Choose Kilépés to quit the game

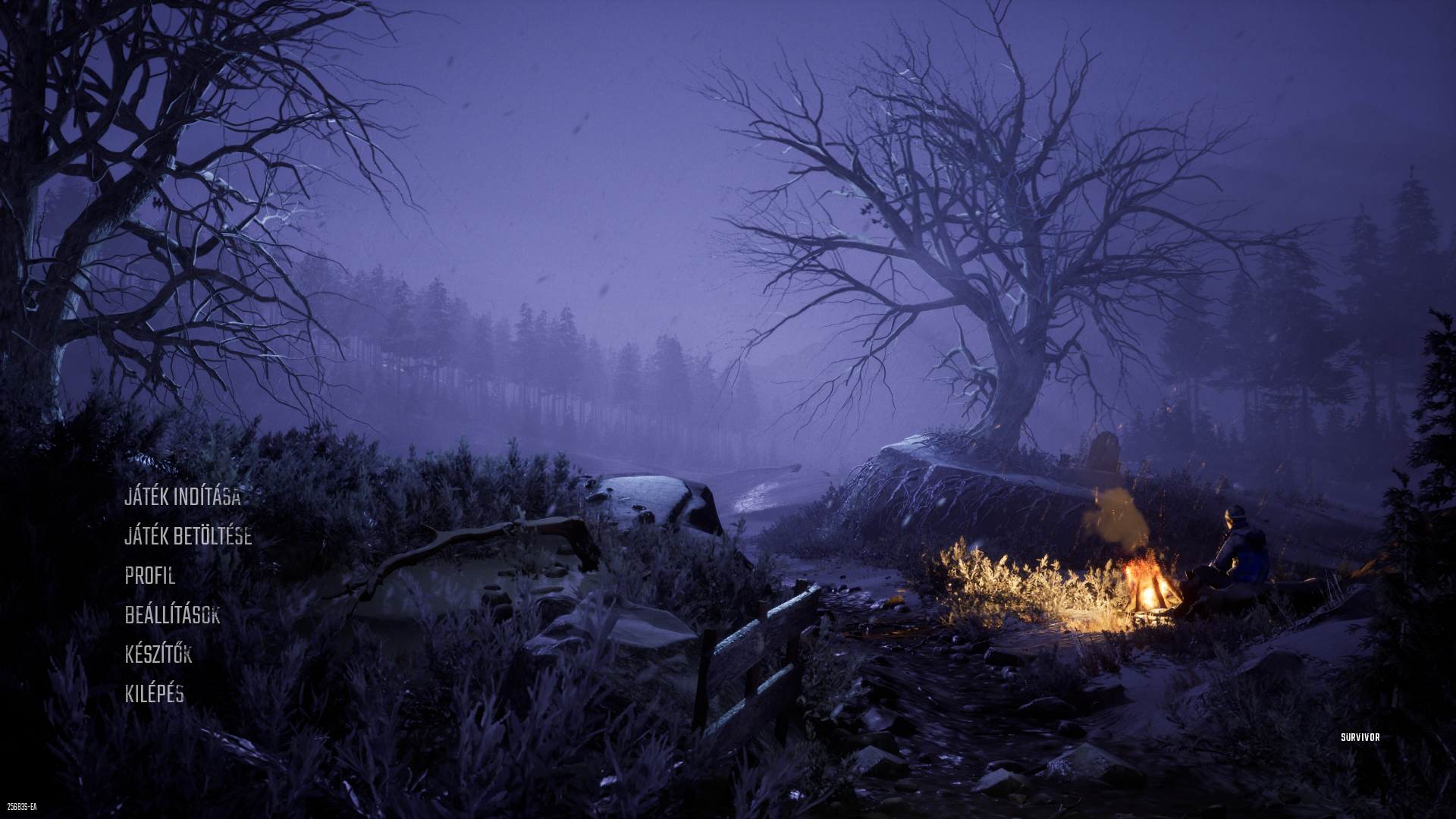[155, 694]
